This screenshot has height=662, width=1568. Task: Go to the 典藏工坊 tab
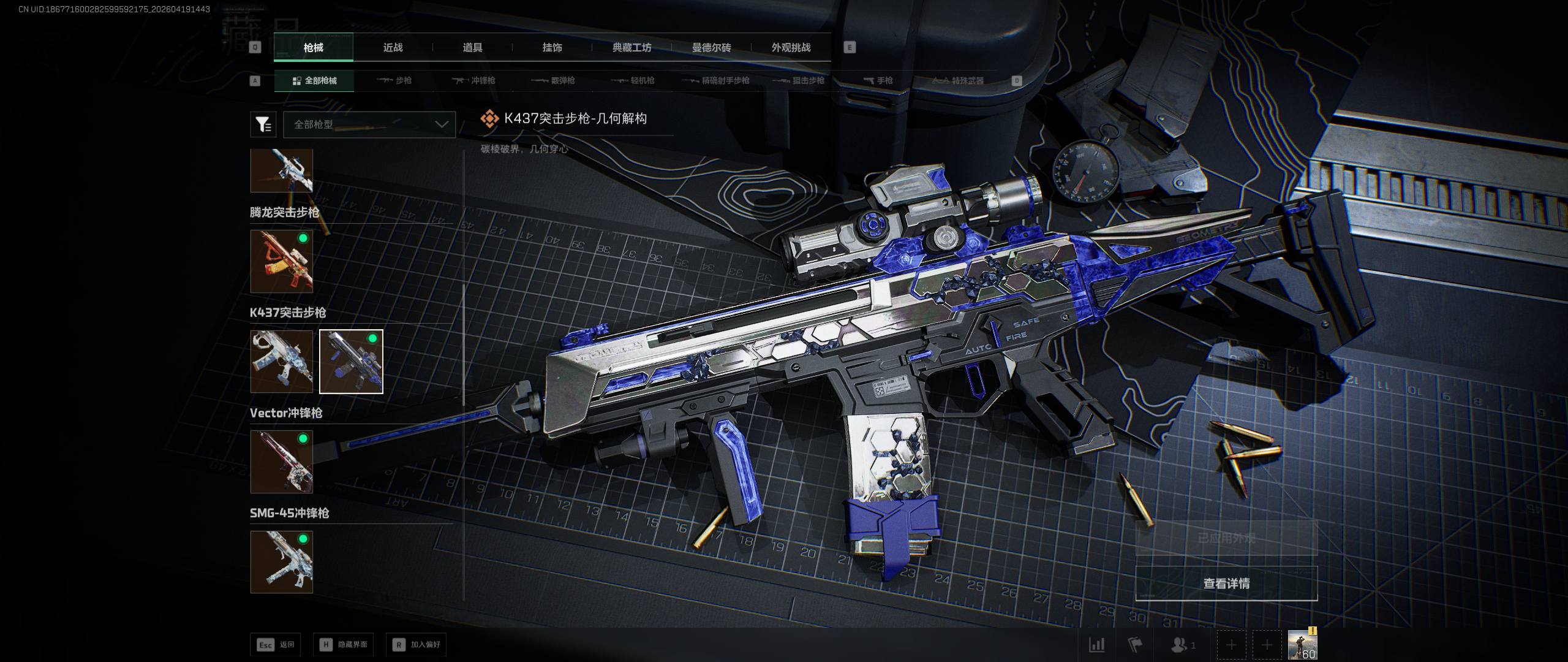coord(631,48)
